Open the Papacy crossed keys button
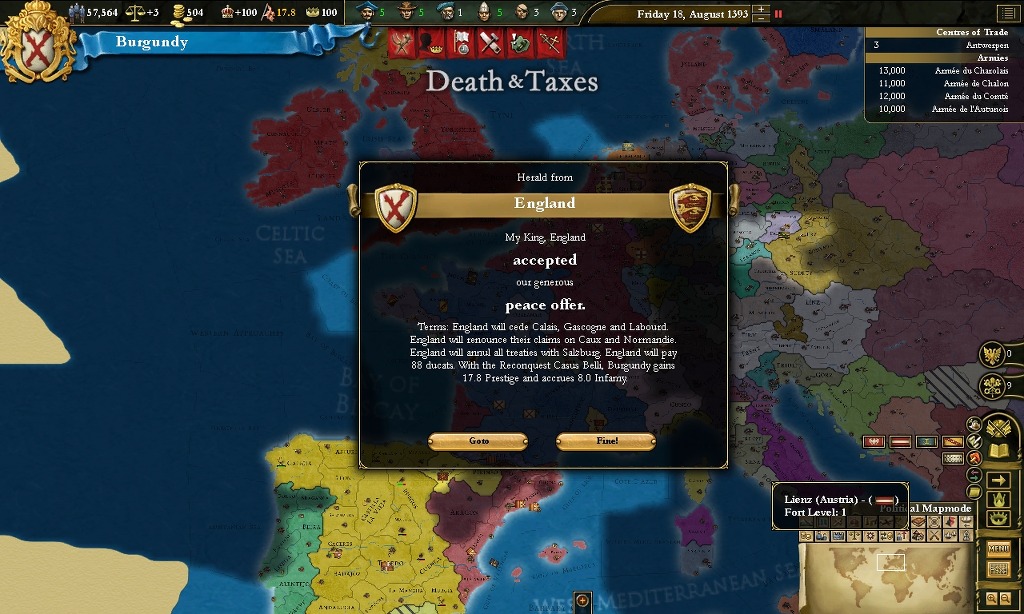The image size is (1024, 614). pyautogui.click(x=992, y=385)
